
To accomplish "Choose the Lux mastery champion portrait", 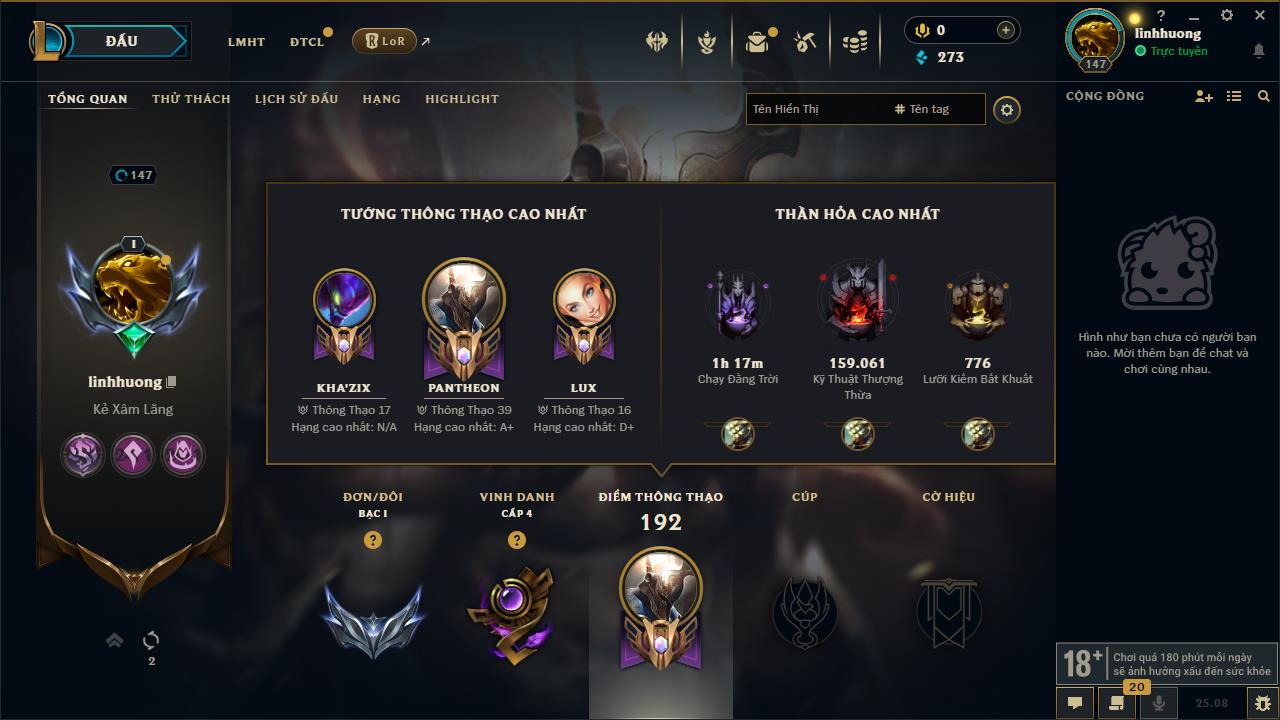I will pyautogui.click(x=584, y=301).
